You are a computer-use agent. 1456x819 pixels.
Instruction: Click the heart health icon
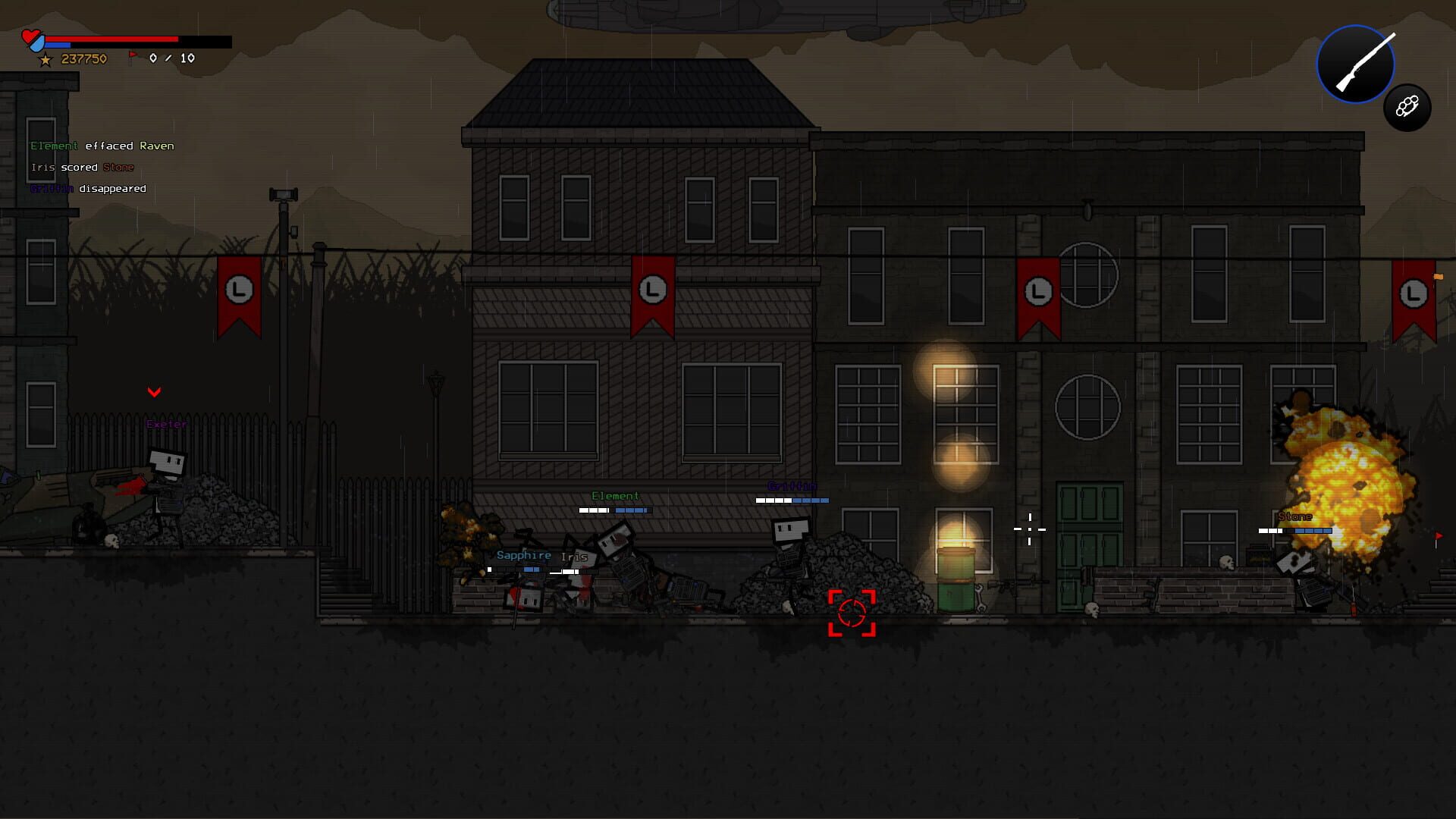click(32, 36)
